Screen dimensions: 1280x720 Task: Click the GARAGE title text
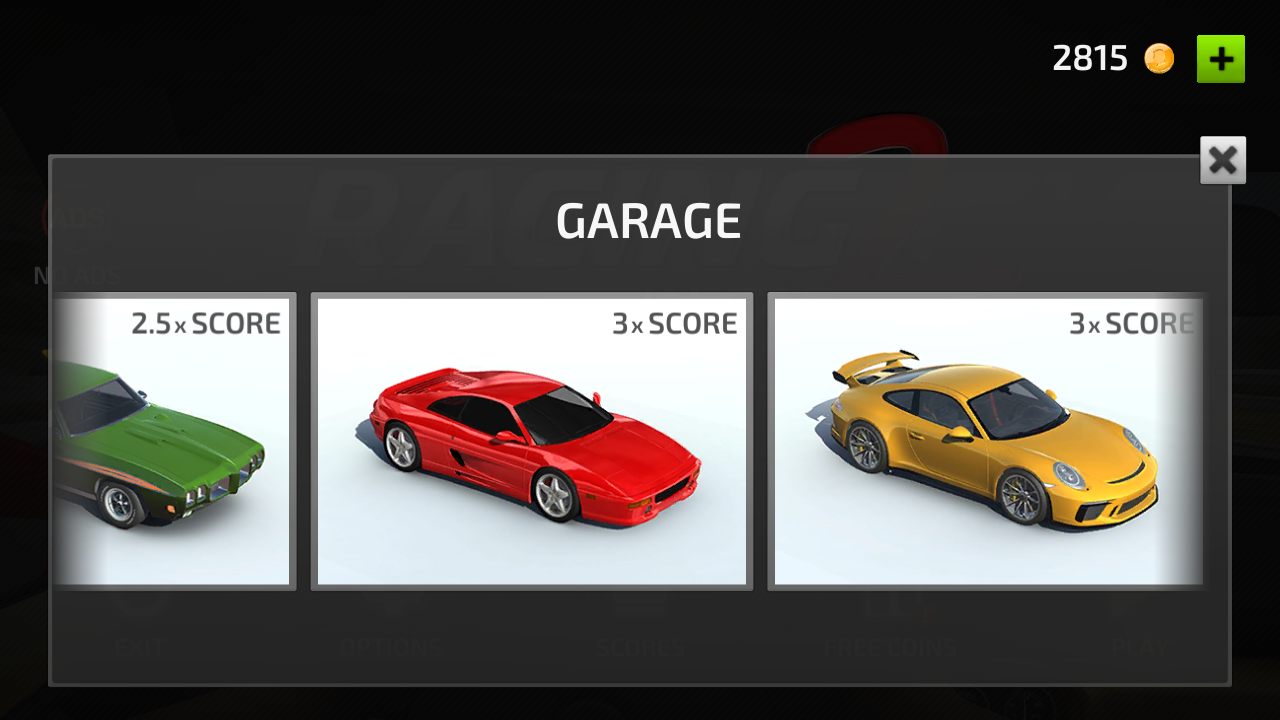[648, 221]
